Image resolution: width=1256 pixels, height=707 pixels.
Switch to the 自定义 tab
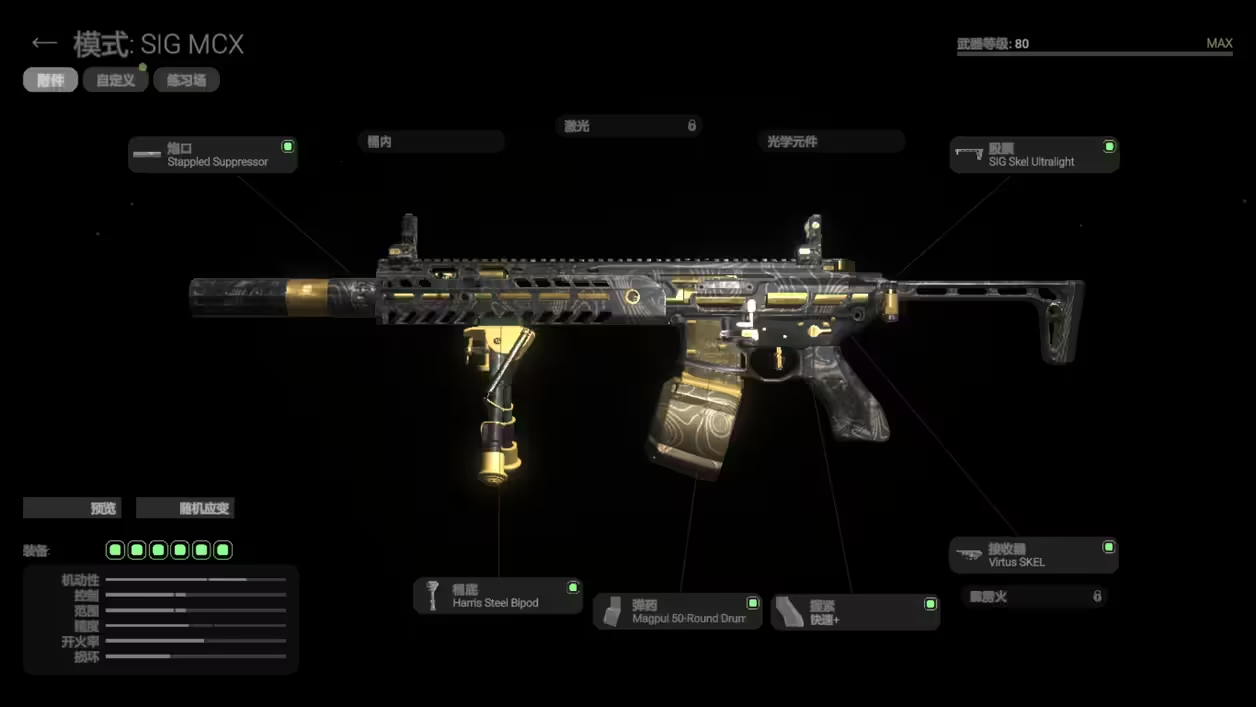coord(116,80)
